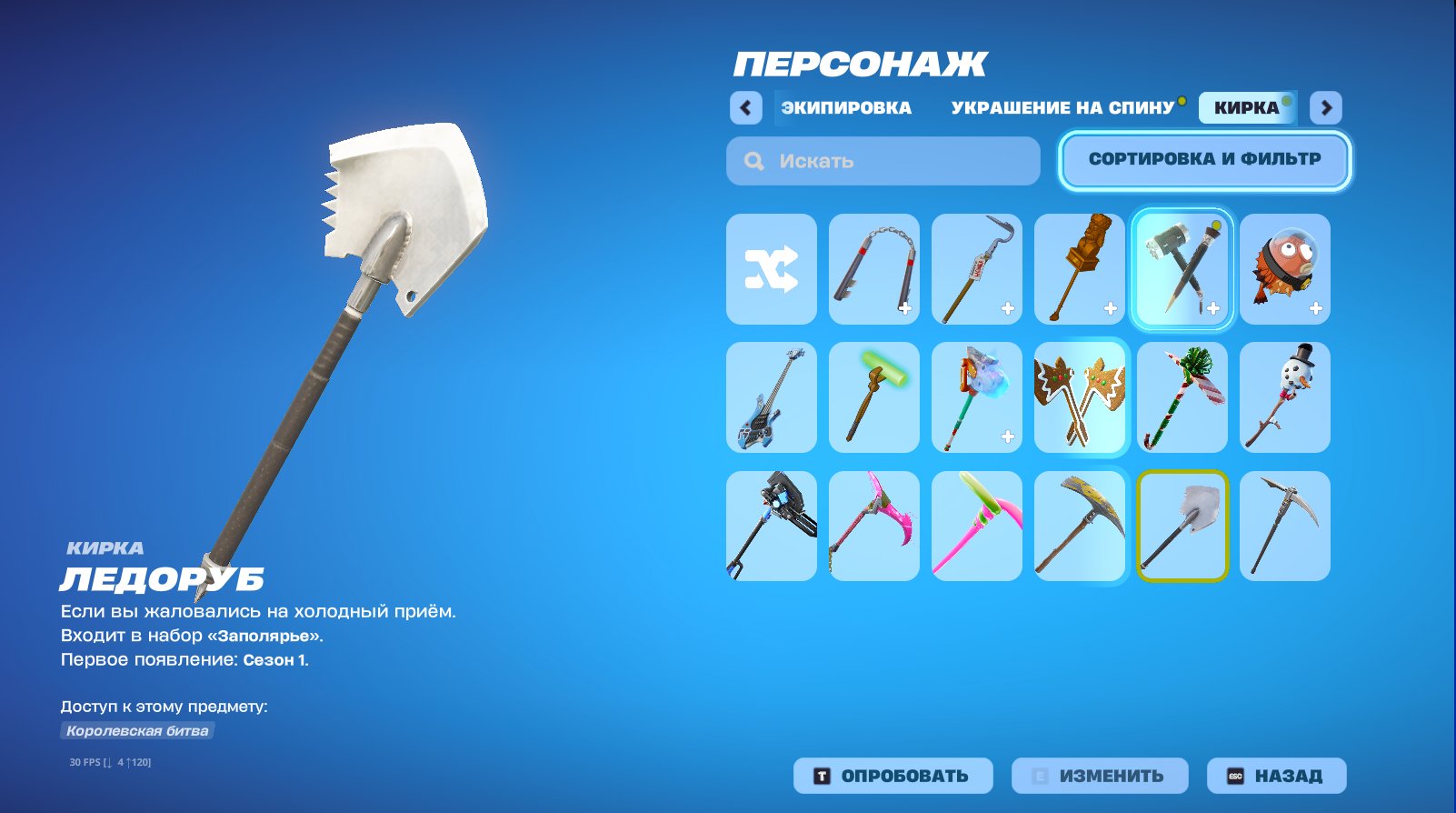Select the equipped hammer pickaxe with blue highlight
This screenshot has height=813, width=1456.
pyautogui.click(x=1182, y=268)
